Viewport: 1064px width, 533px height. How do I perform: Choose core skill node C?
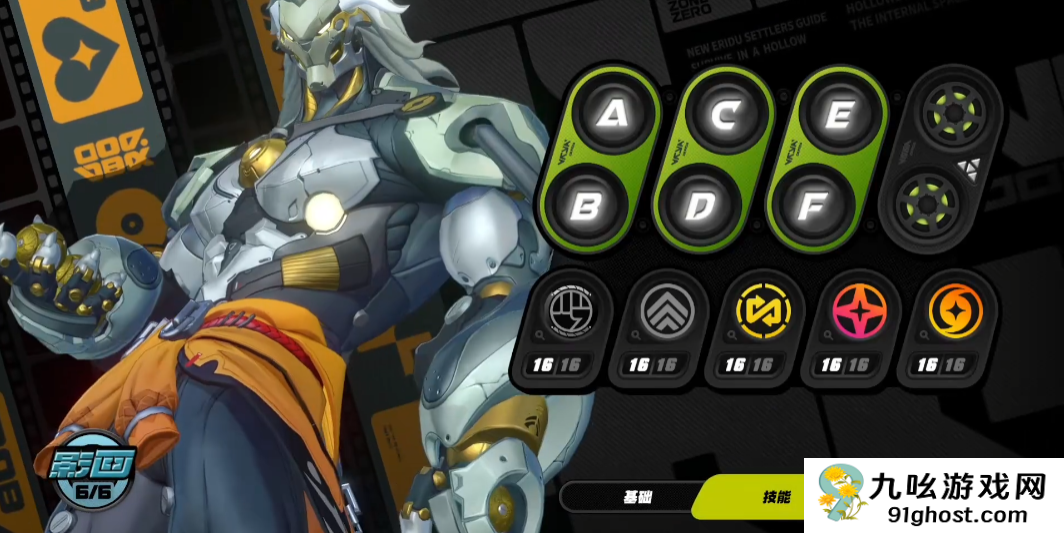tap(727, 115)
